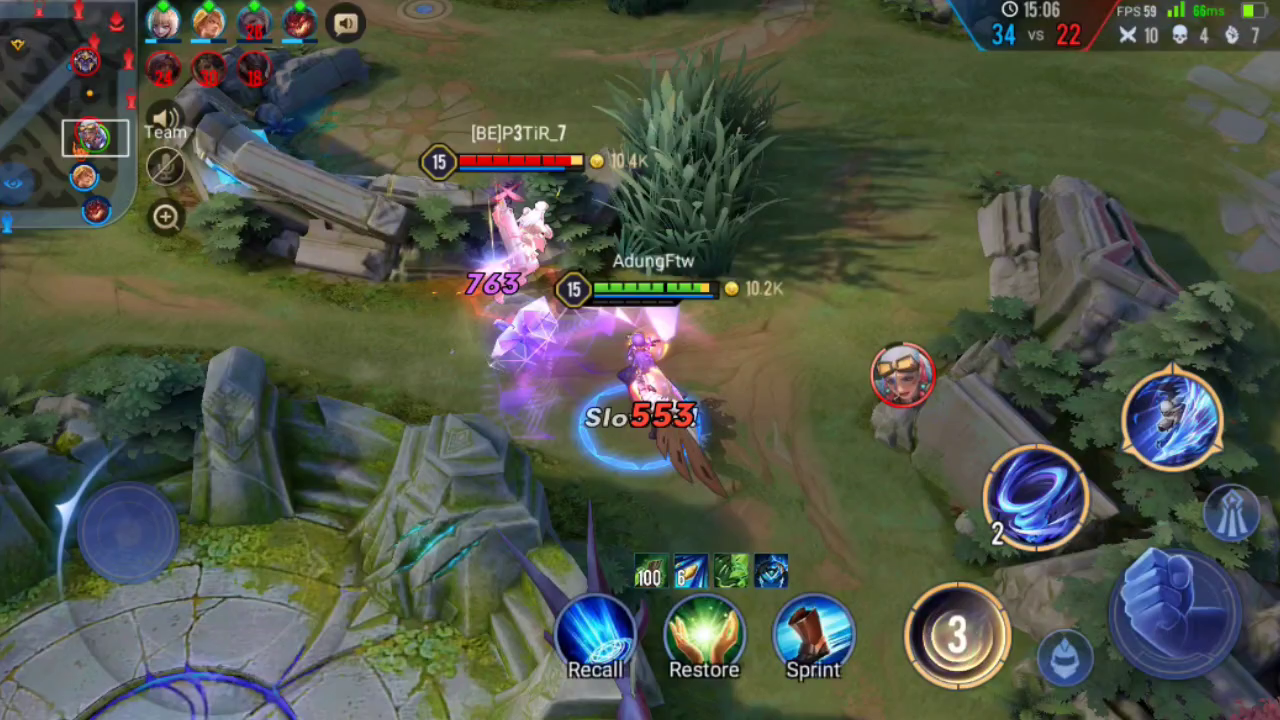Screen dimensions: 1280x720
Task: Toggle the Team voice speaker
Action: (164, 118)
